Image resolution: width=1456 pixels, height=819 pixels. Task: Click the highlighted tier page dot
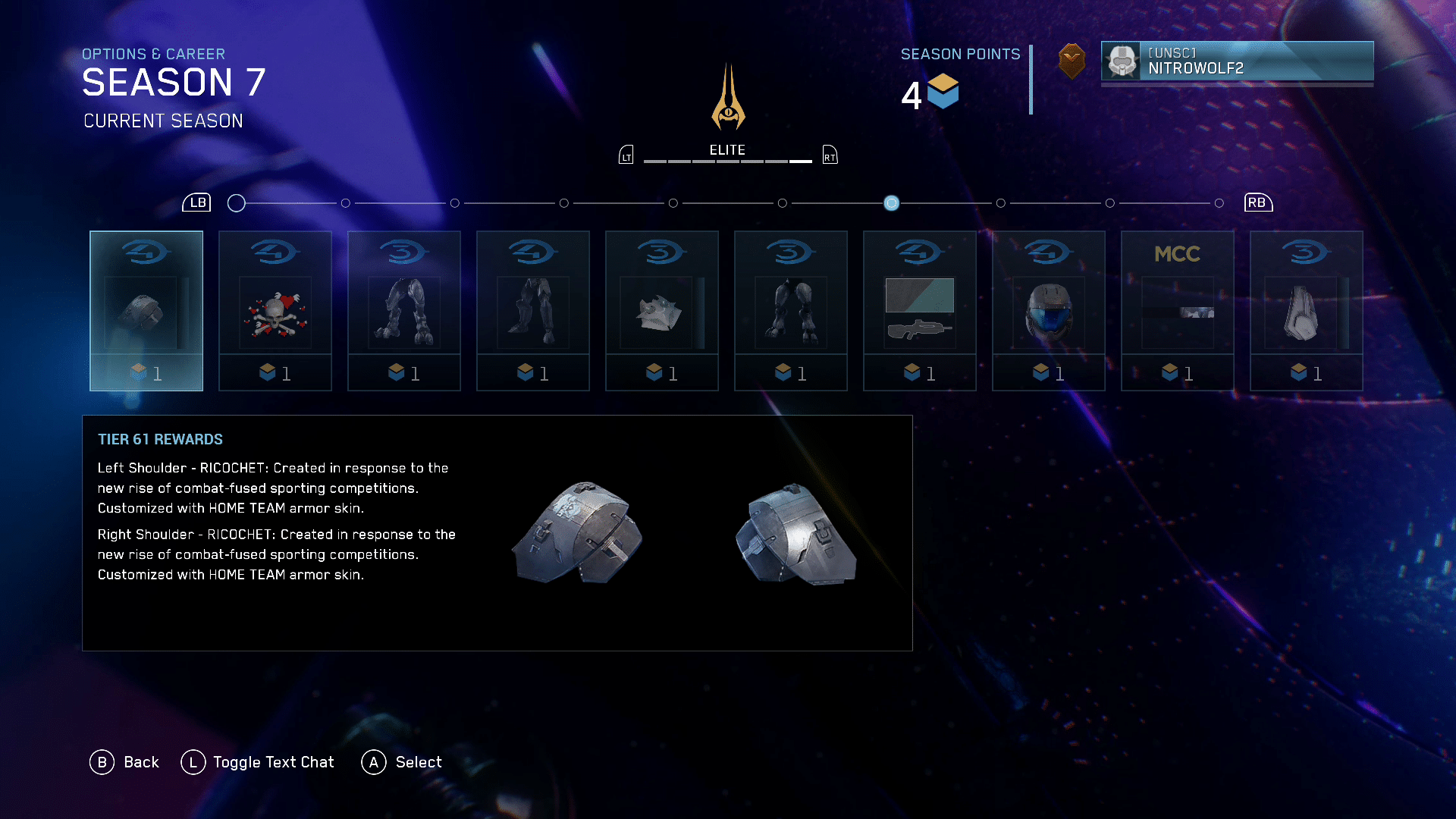892,203
